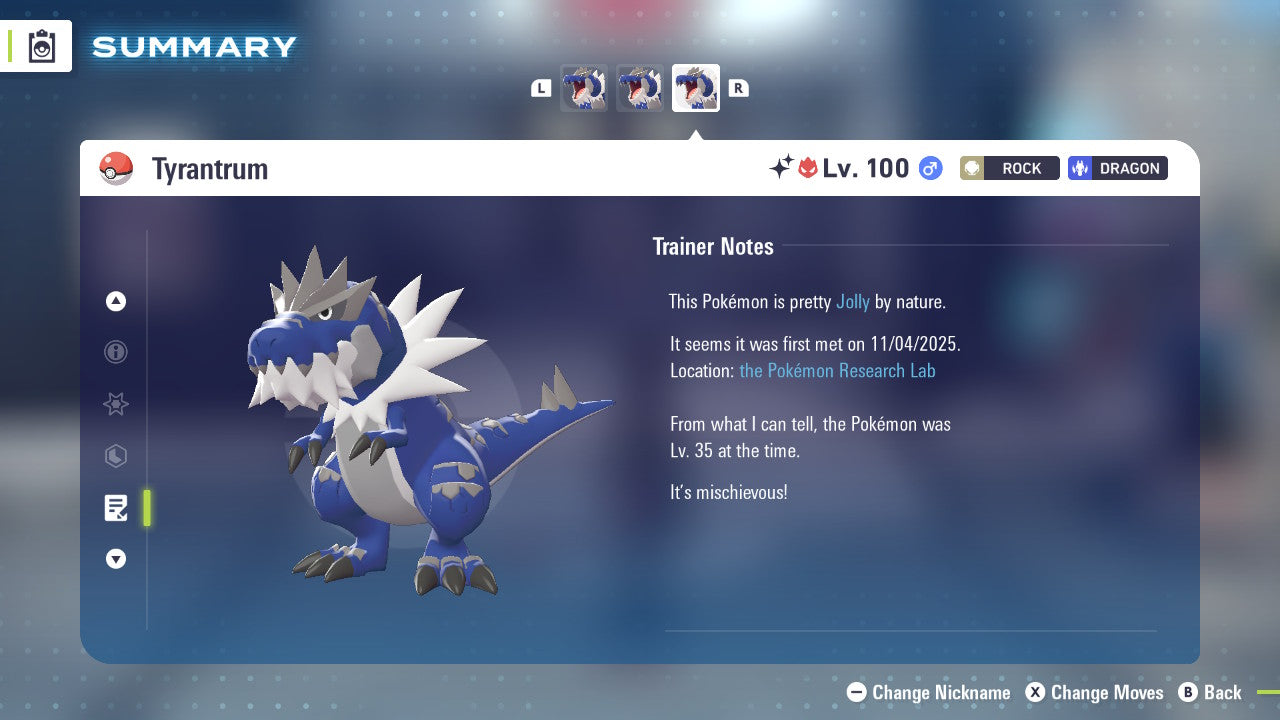Toggle the DRAGON type badge
This screenshot has height=720, width=1280.
coord(1117,168)
